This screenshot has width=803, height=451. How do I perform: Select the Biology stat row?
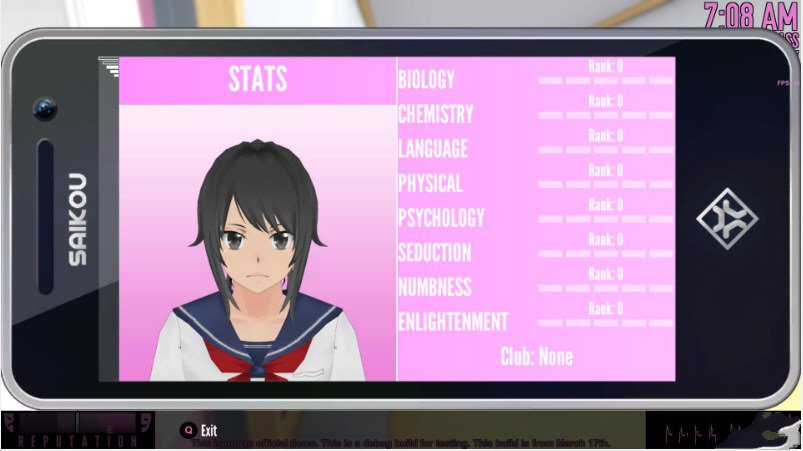(427, 80)
